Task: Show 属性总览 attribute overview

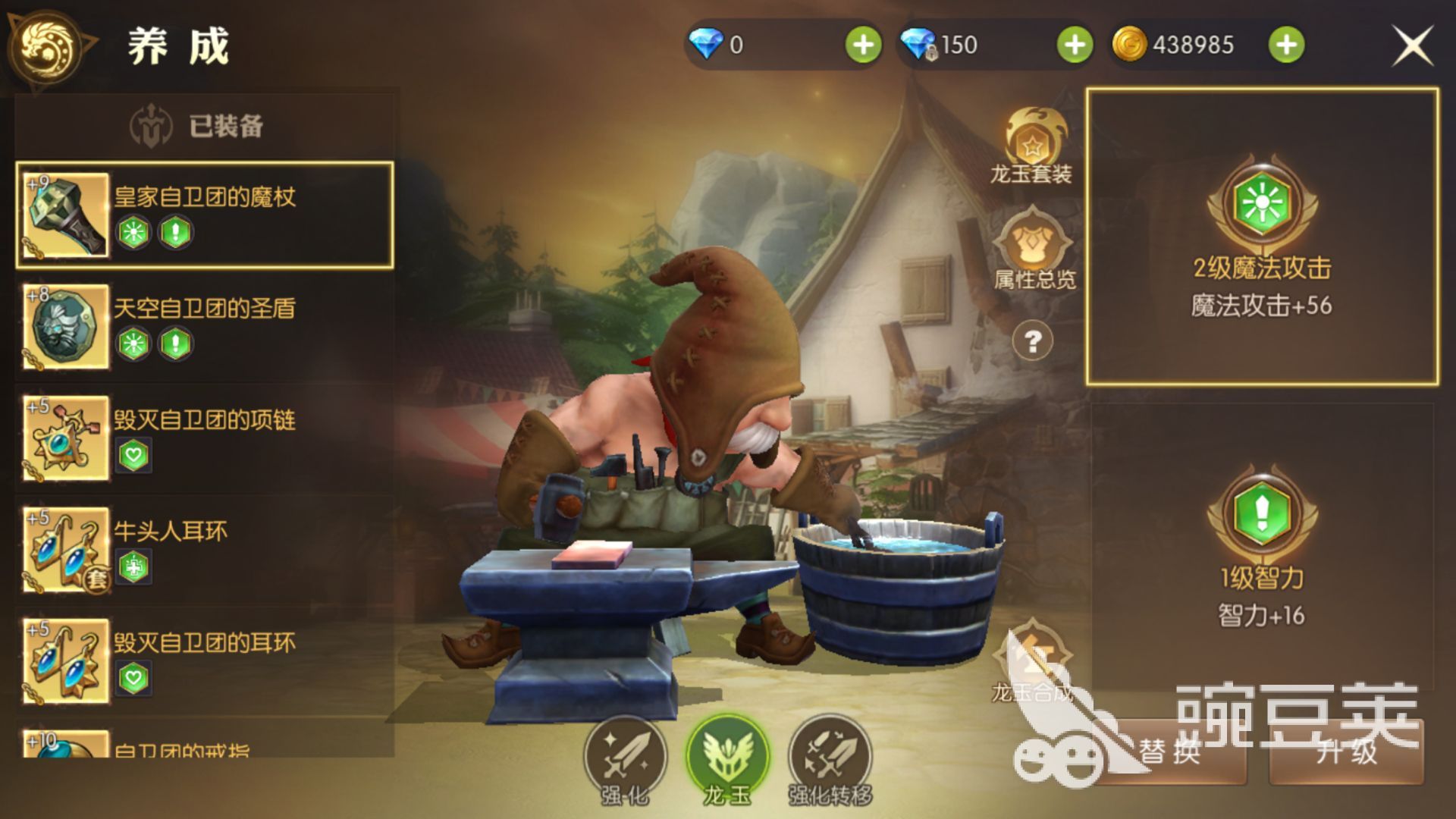Action: 1034,250
